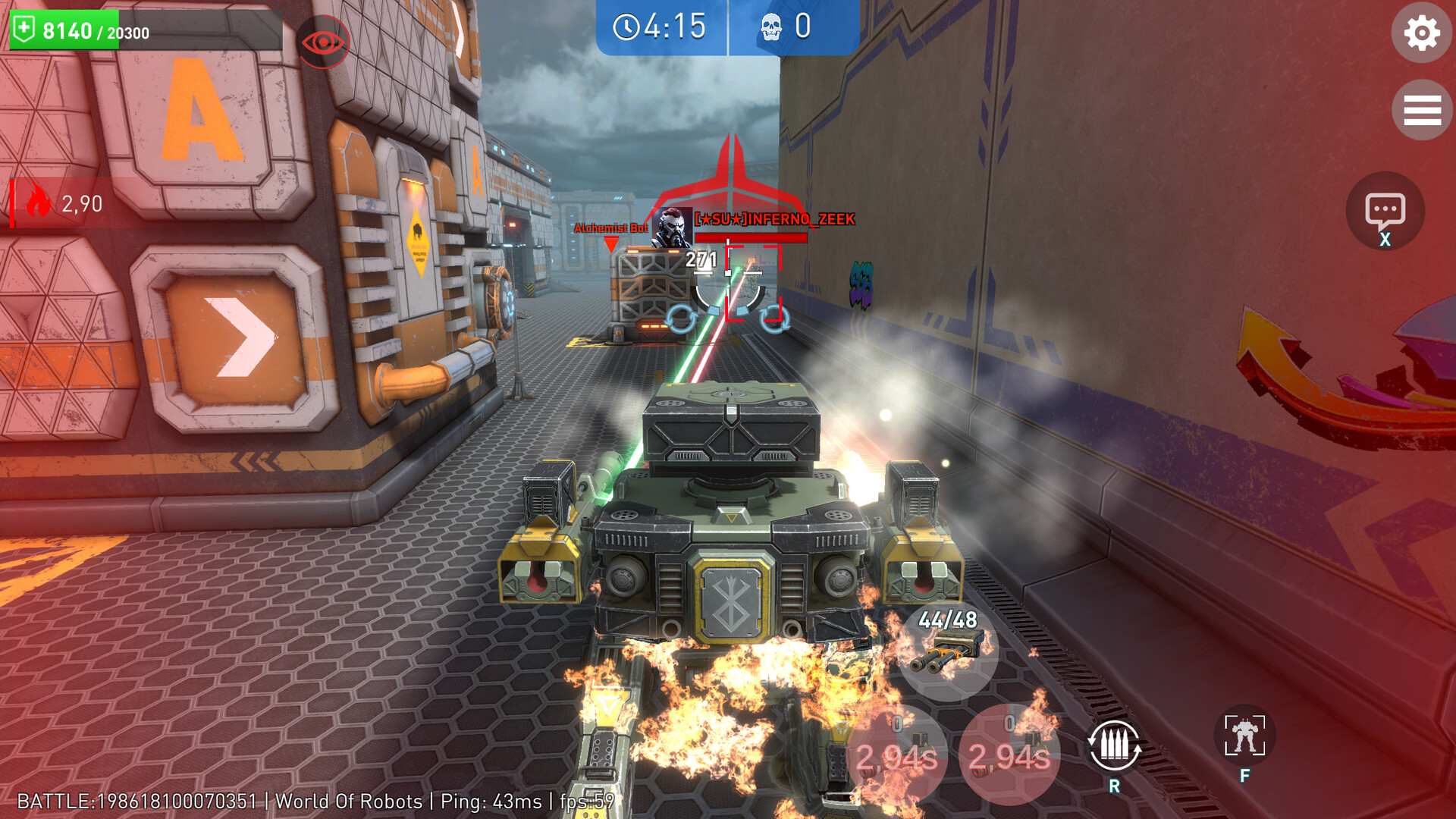Screen dimensions: 1456x819
Task: Click the flame burn-damage indicator
Action: (x=40, y=201)
